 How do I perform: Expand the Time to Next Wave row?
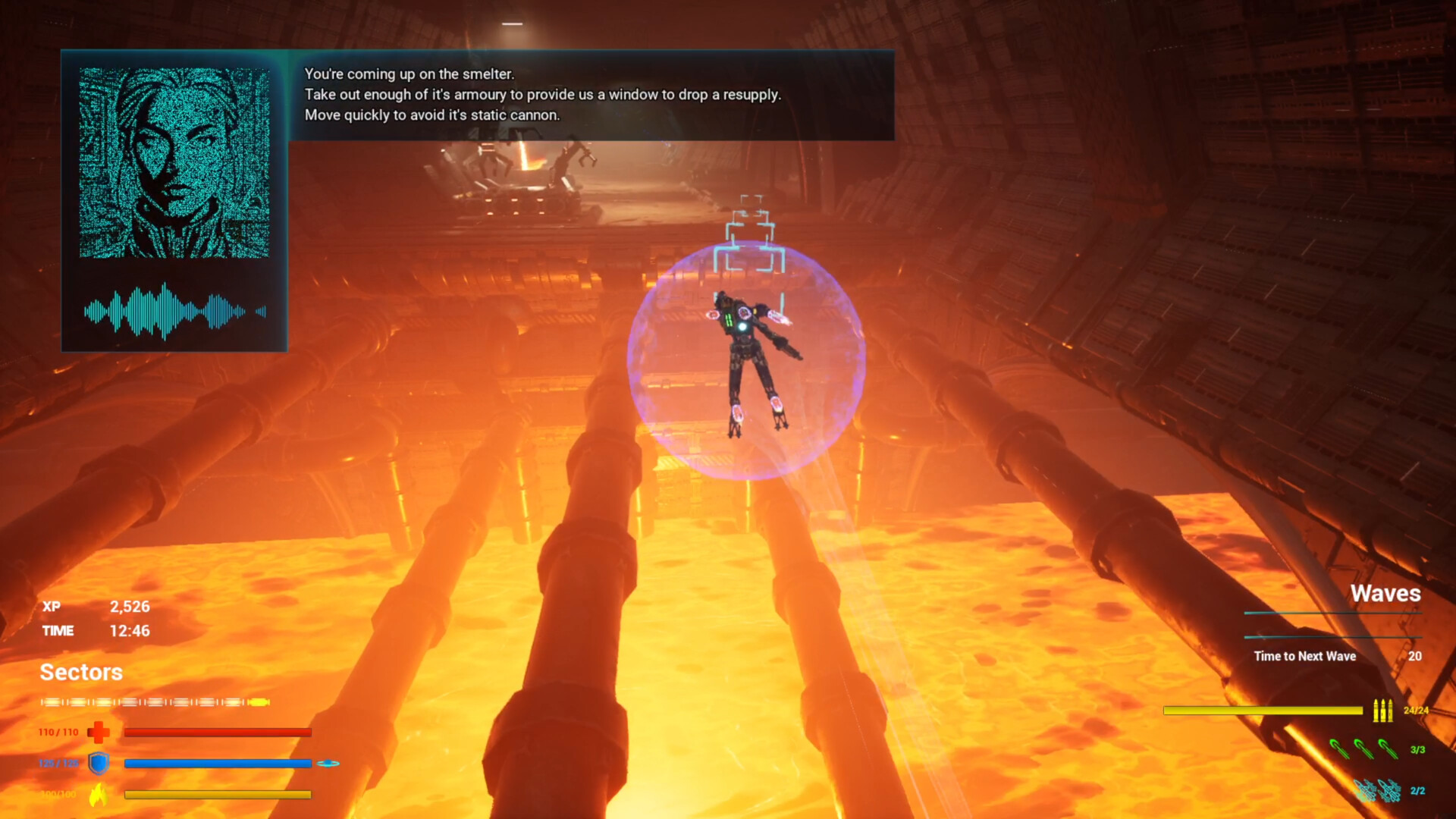click(x=1305, y=657)
